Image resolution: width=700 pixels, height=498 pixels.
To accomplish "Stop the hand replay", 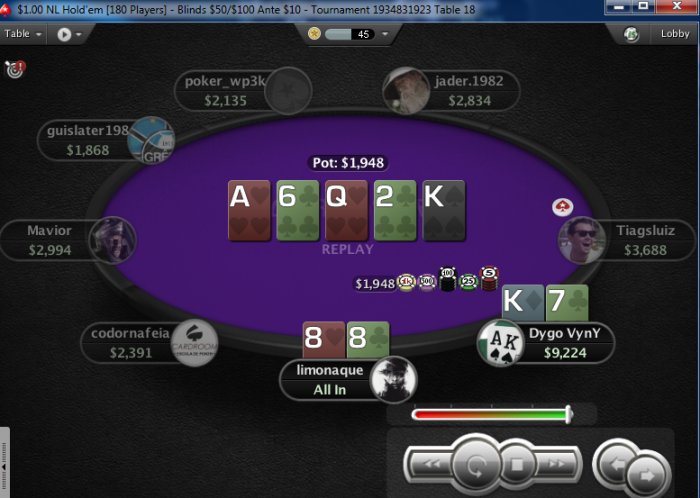I will pos(518,464).
